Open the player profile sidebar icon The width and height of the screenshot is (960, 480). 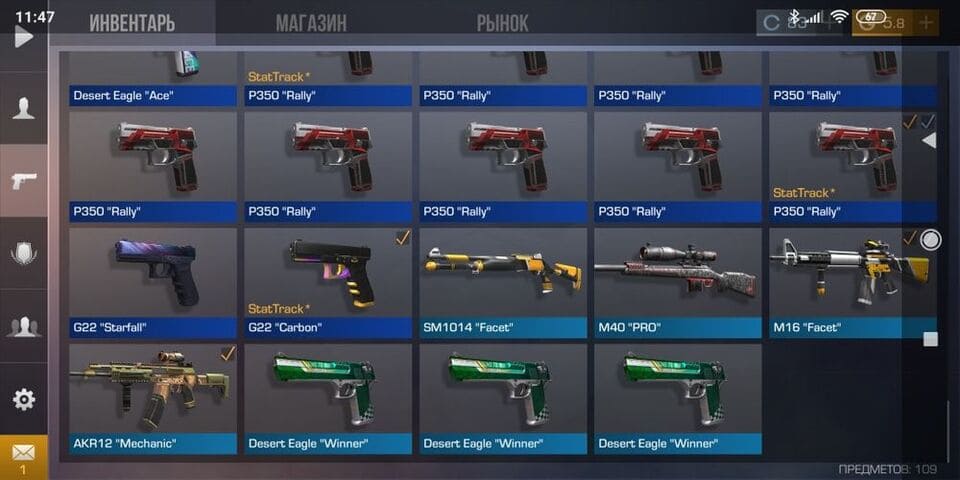point(23,109)
